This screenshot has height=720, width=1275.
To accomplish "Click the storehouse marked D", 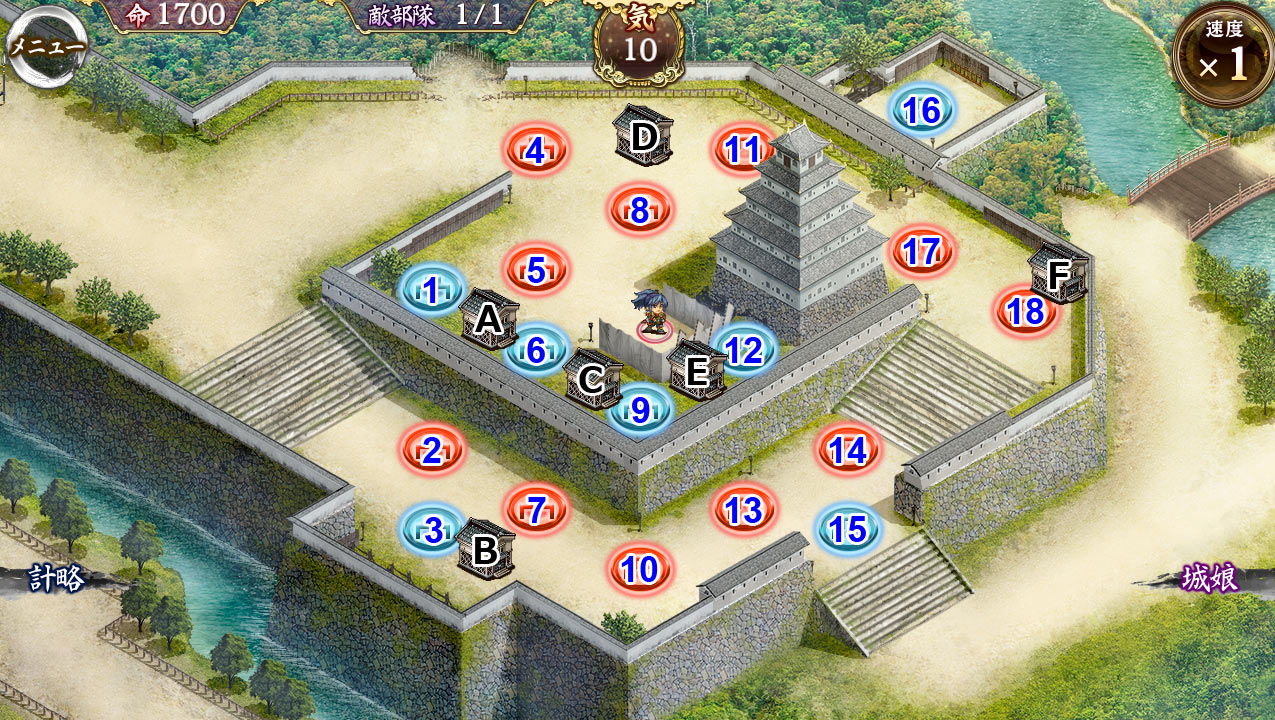I will pos(644,135).
